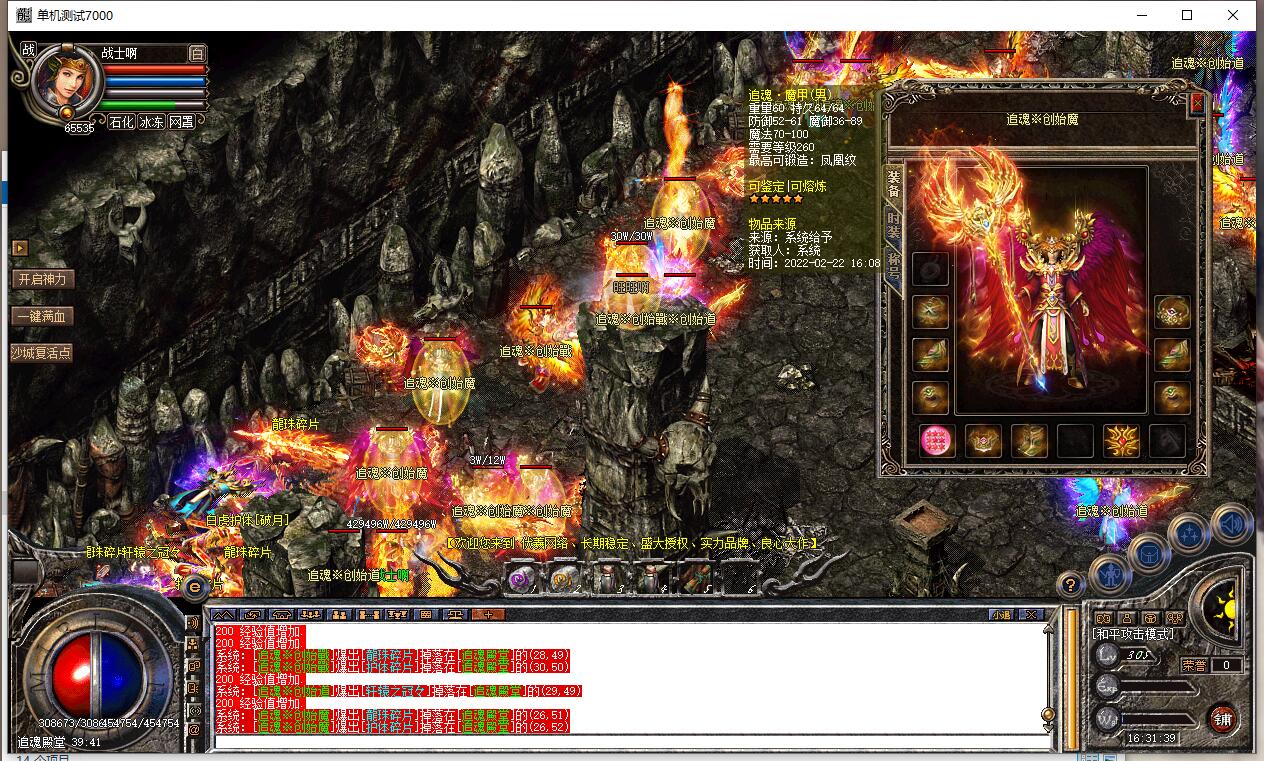Click the 石化 status button under portrait
This screenshot has width=1264, height=761.
pos(121,122)
